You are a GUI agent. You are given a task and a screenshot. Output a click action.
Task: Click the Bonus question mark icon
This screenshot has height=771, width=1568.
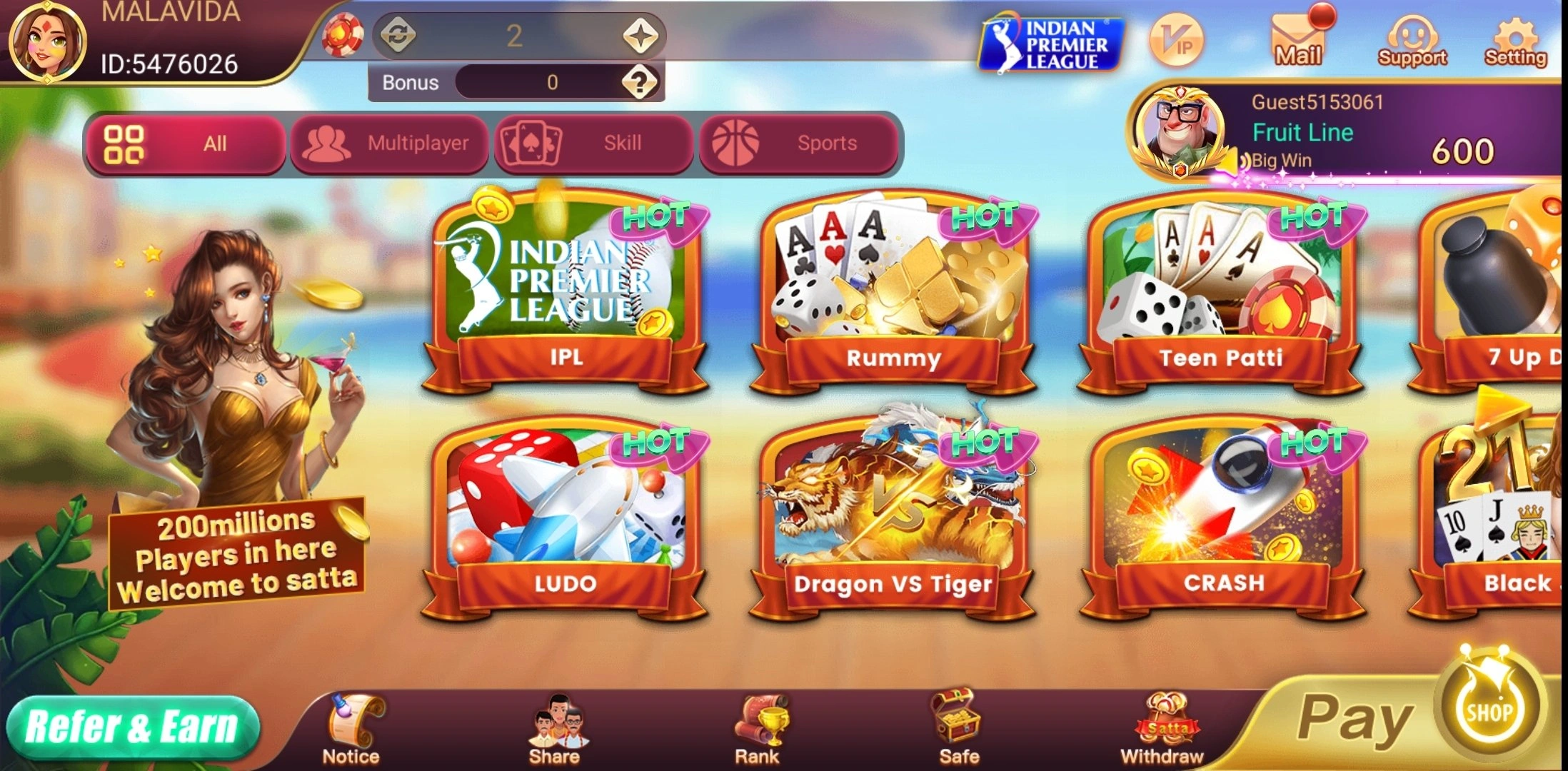[x=641, y=81]
